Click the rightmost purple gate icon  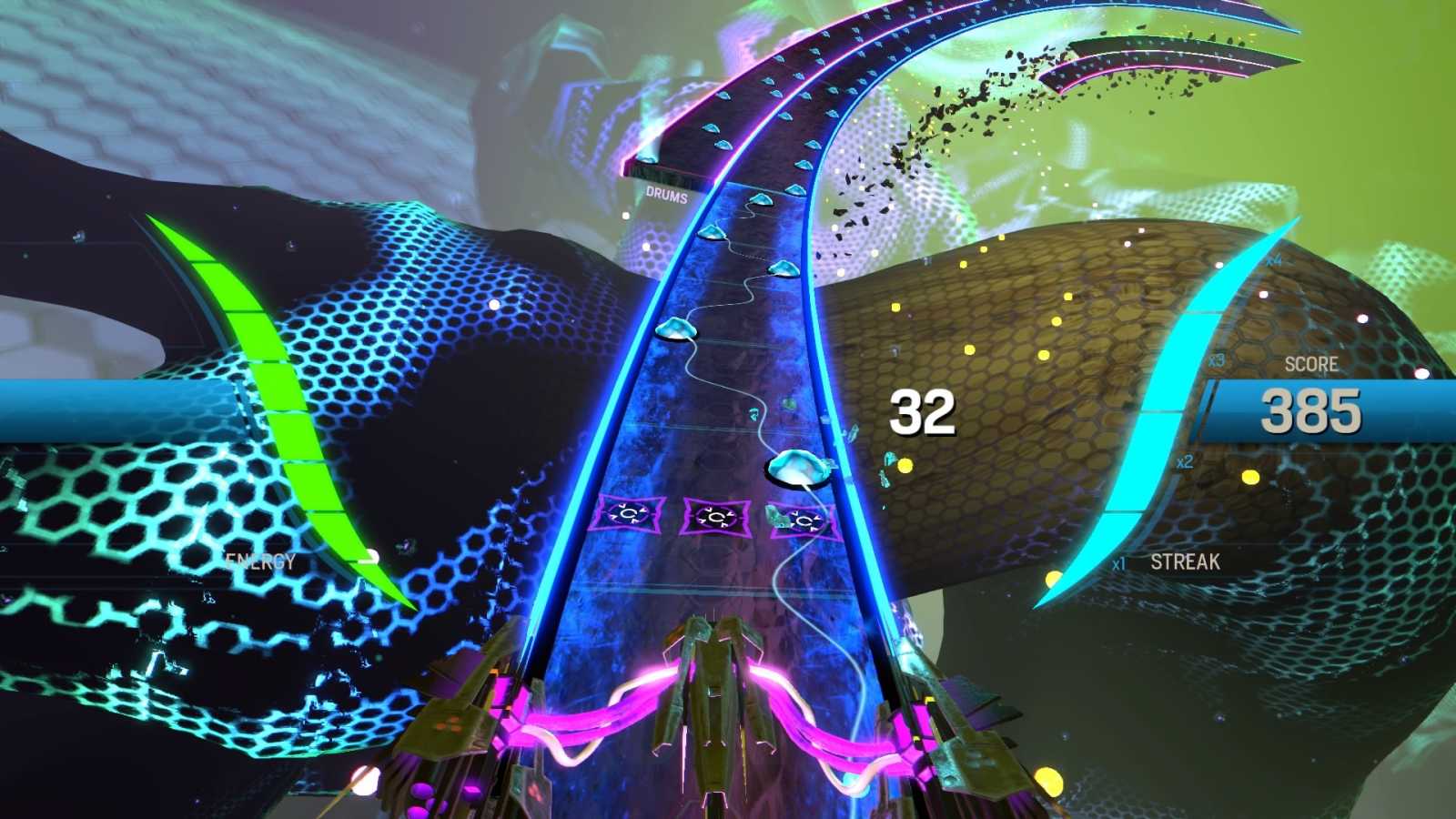[x=804, y=521]
